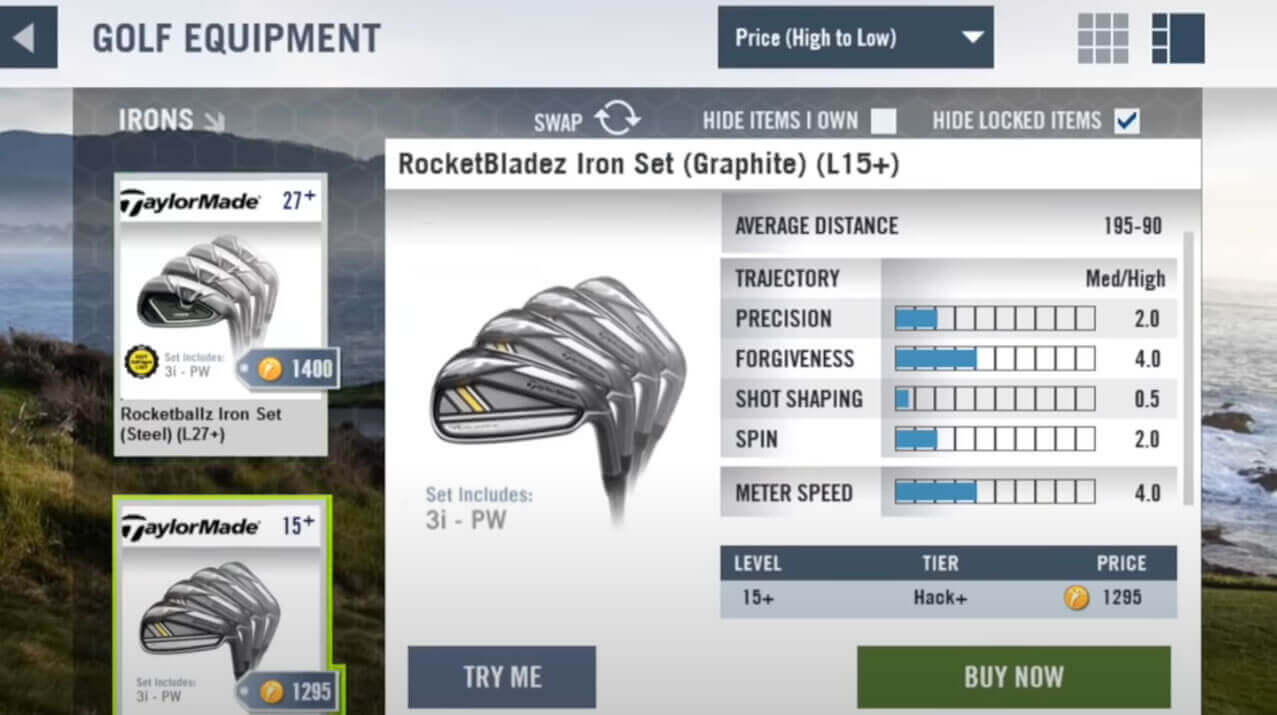Untick the Hide Locked Items checkbox
Viewport: 1277px width, 715px height.
(x=1127, y=121)
